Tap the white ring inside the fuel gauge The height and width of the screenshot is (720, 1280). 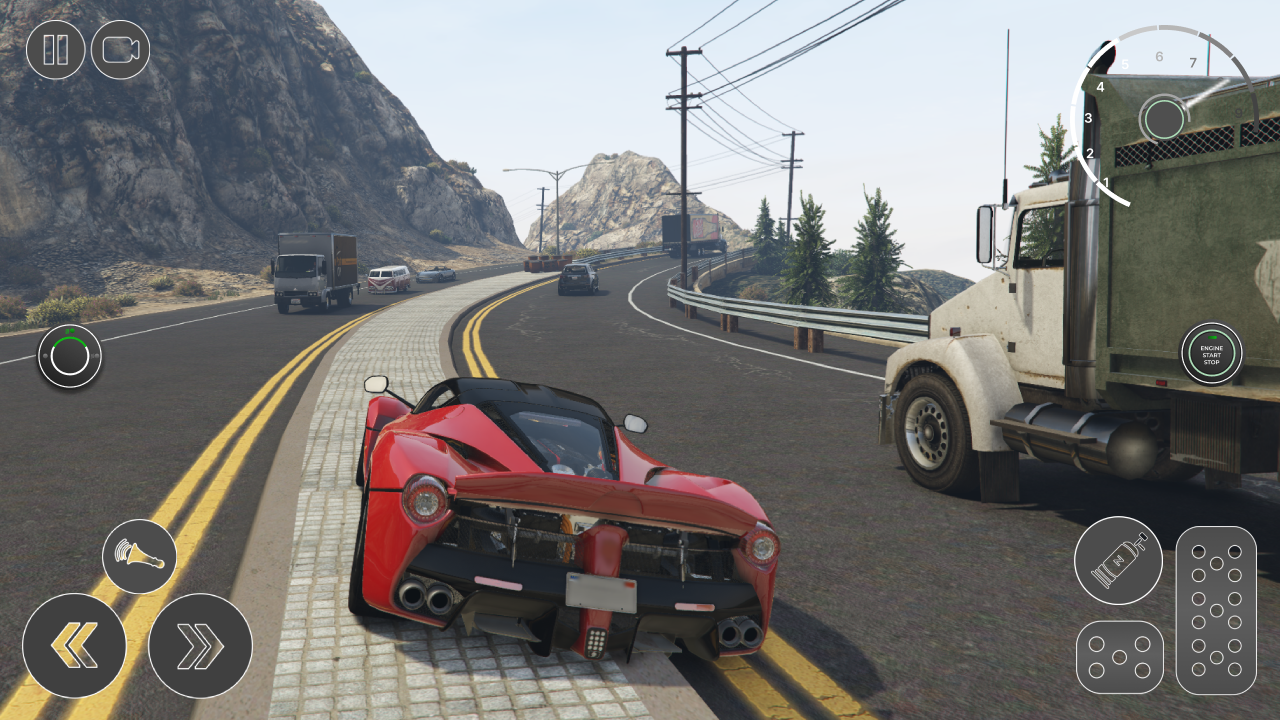(70, 373)
